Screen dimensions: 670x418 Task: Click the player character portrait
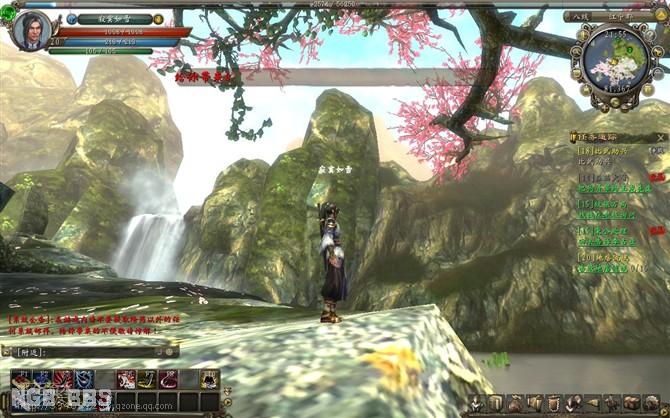(x=31, y=31)
